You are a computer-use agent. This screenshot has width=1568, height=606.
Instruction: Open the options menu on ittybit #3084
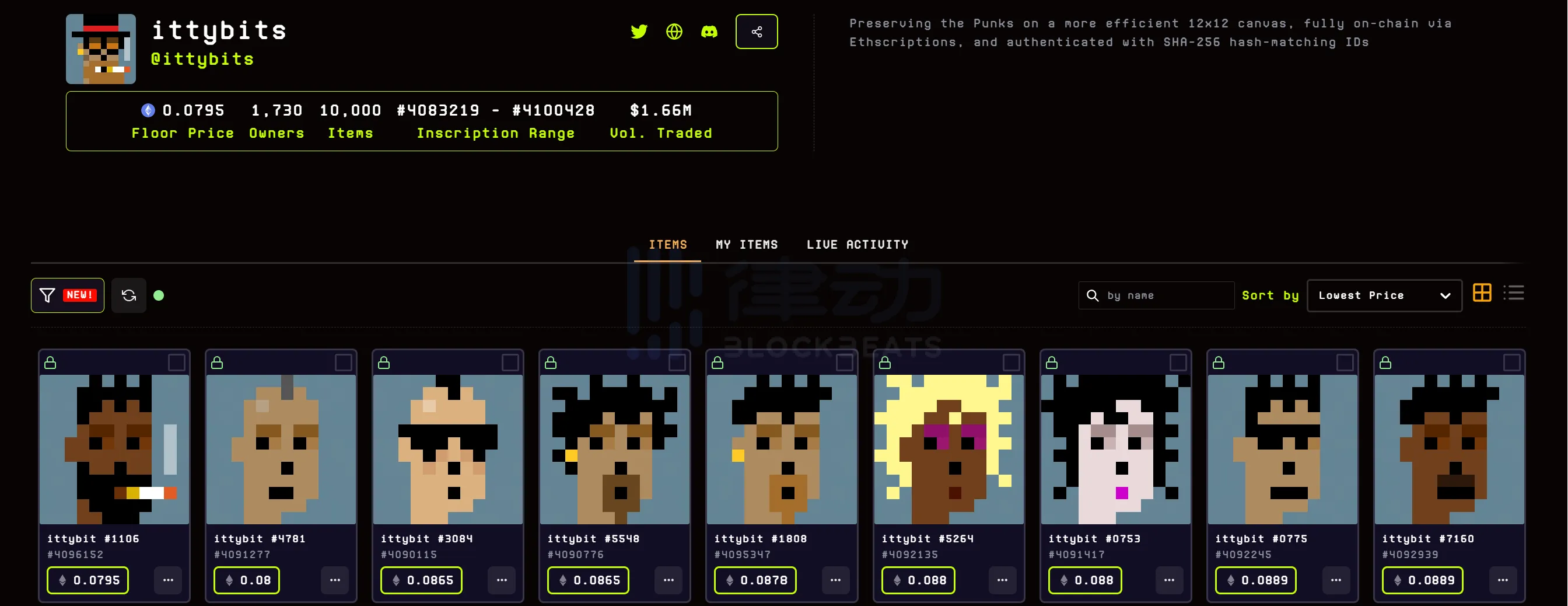502,580
